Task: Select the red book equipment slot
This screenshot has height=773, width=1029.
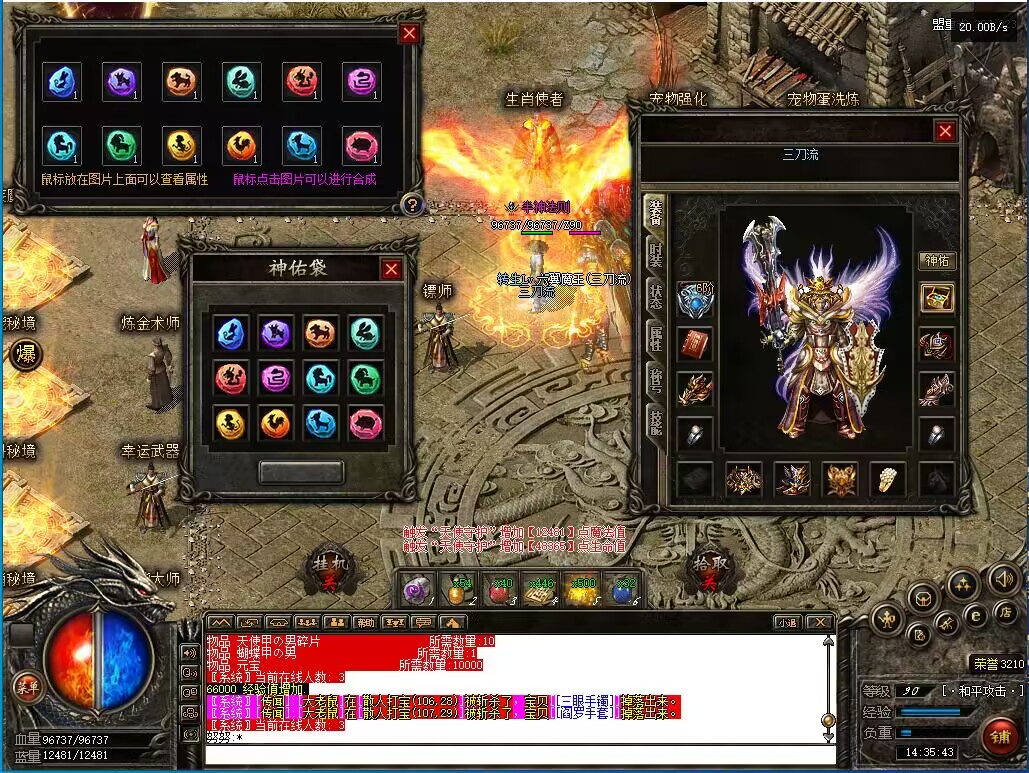Action: click(694, 344)
